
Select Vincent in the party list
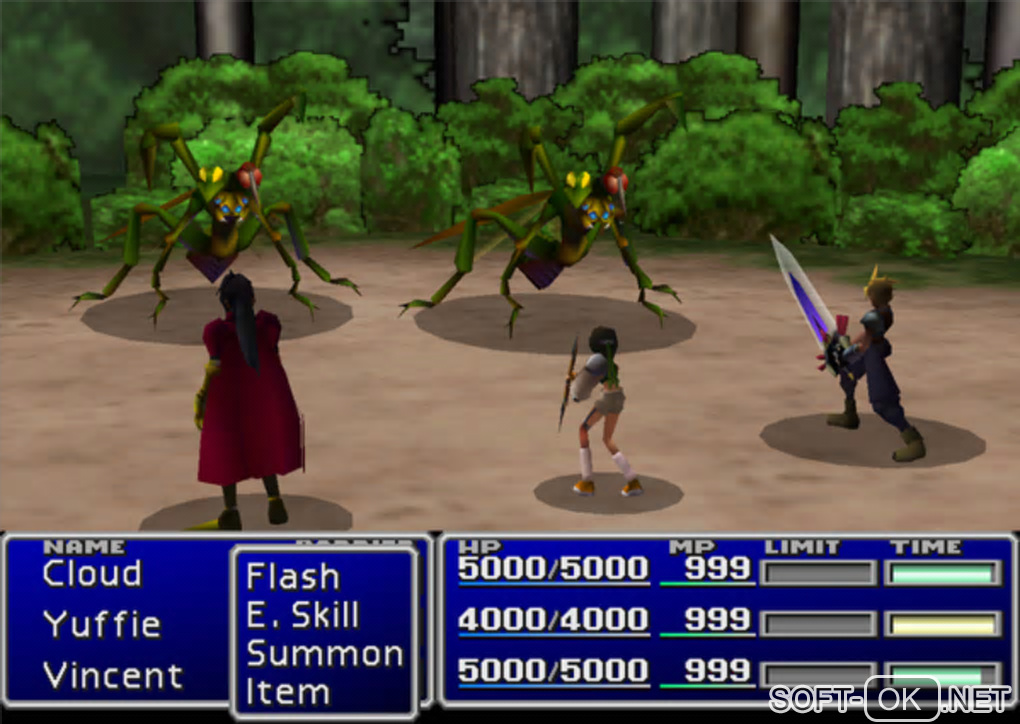click(x=113, y=675)
